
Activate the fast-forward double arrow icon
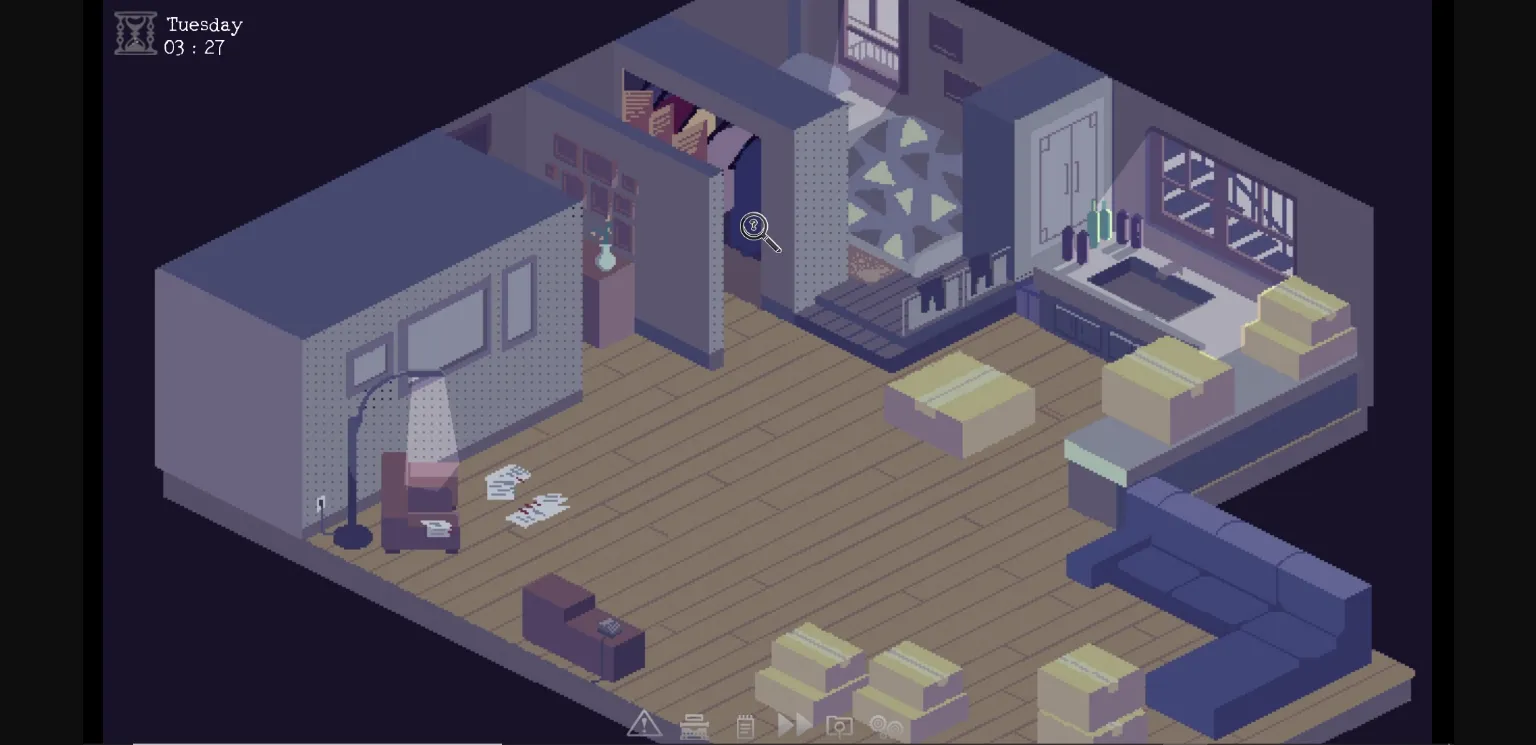click(x=793, y=724)
